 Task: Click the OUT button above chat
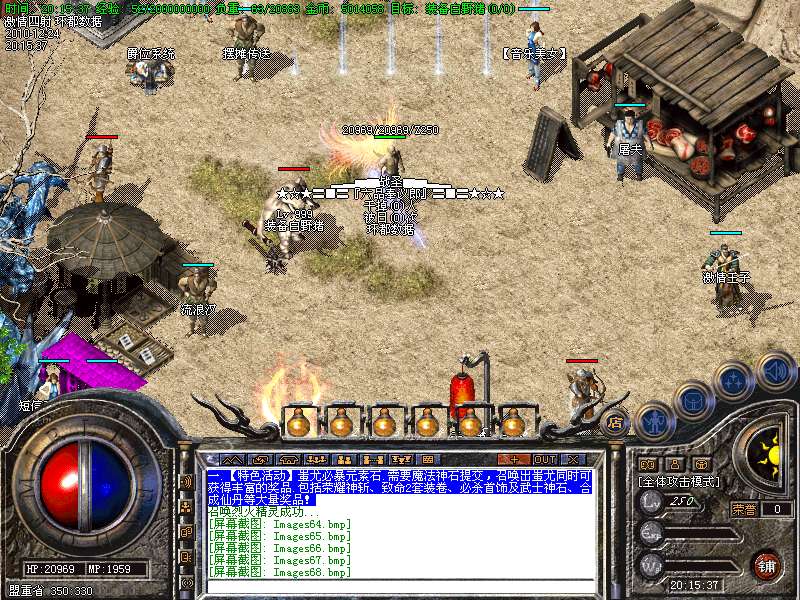click(x=545, y=459)
